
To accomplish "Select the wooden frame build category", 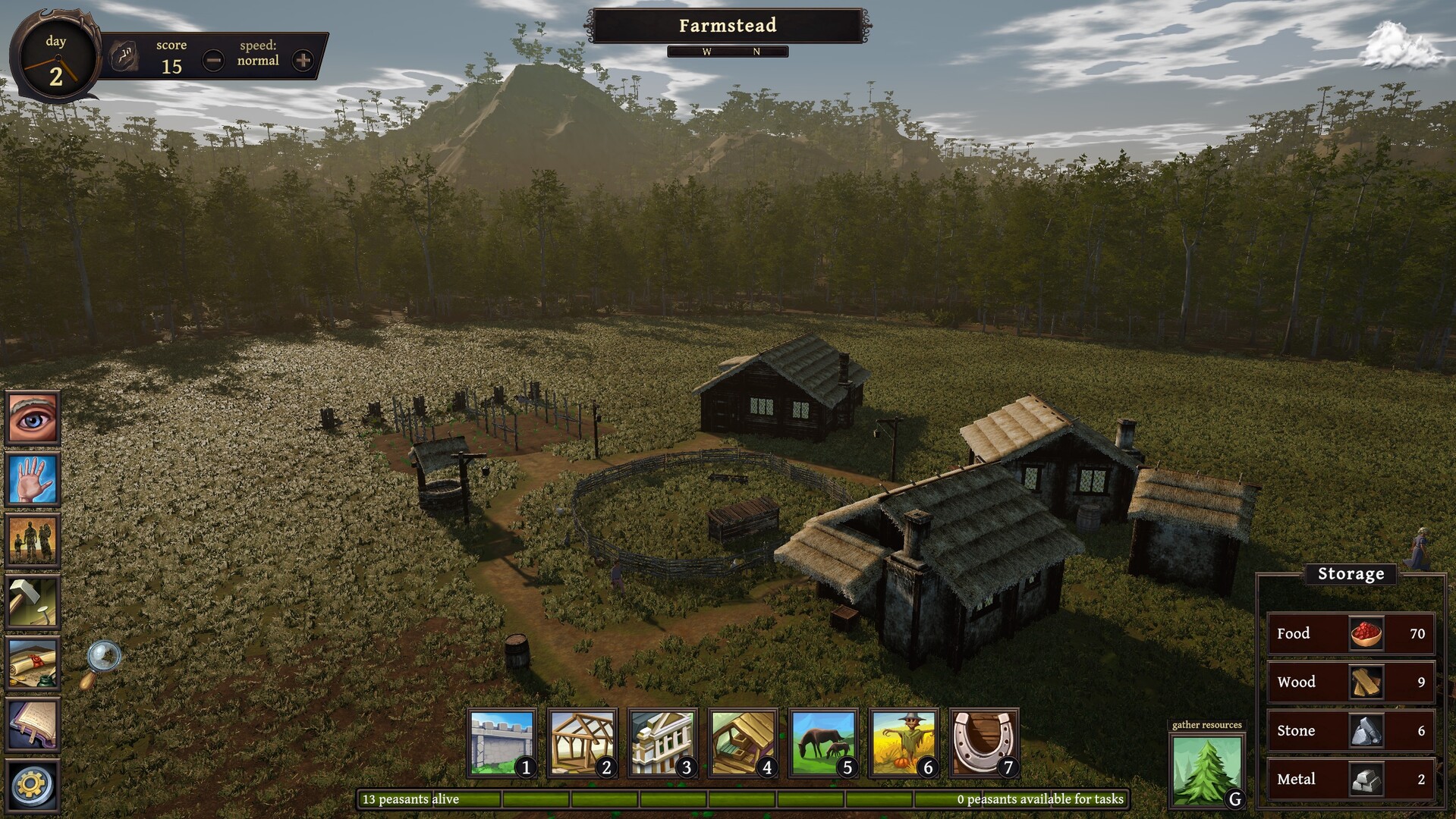I will point(582,743).
